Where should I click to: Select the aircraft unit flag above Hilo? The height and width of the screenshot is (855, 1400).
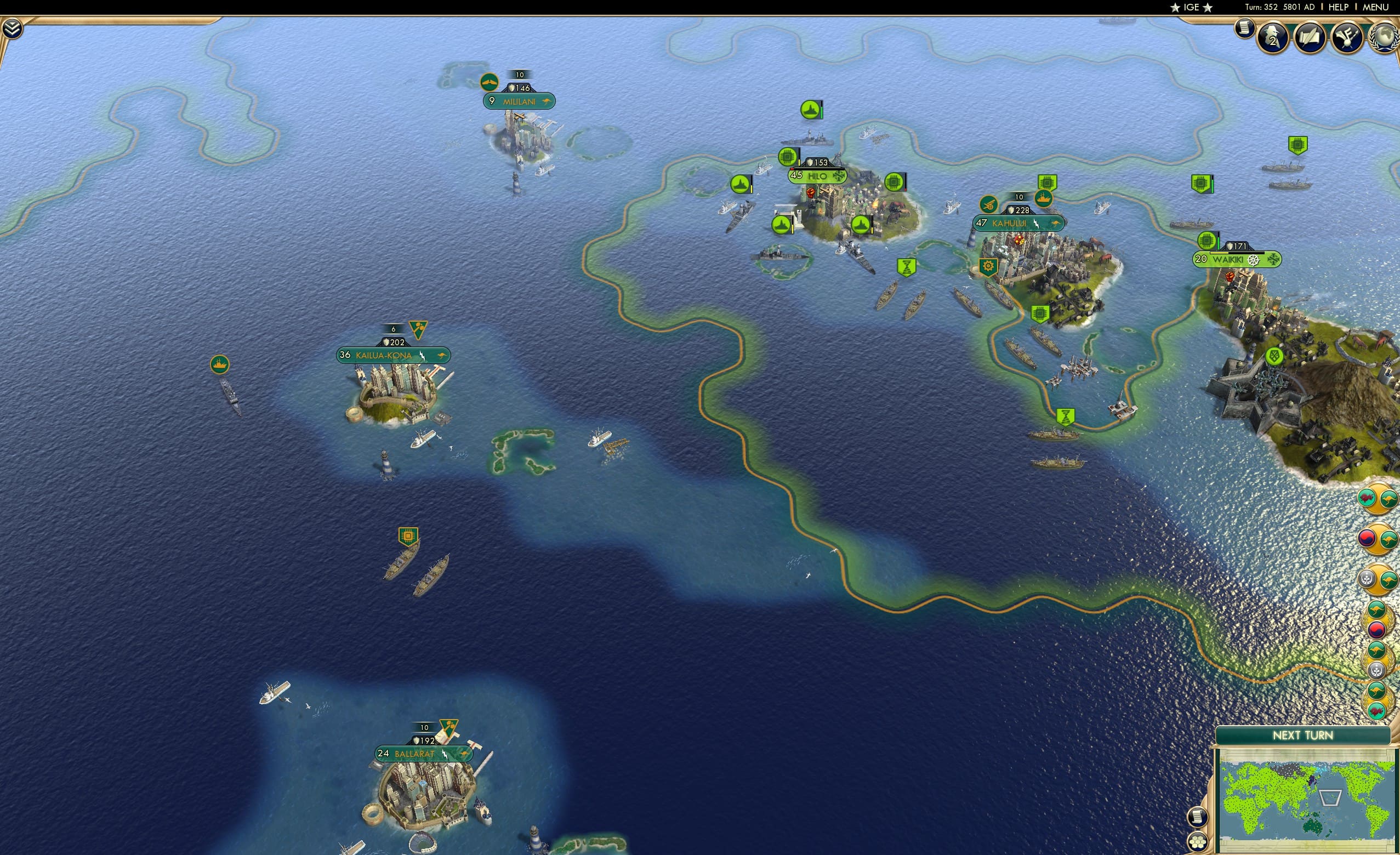tap(810, 110)
